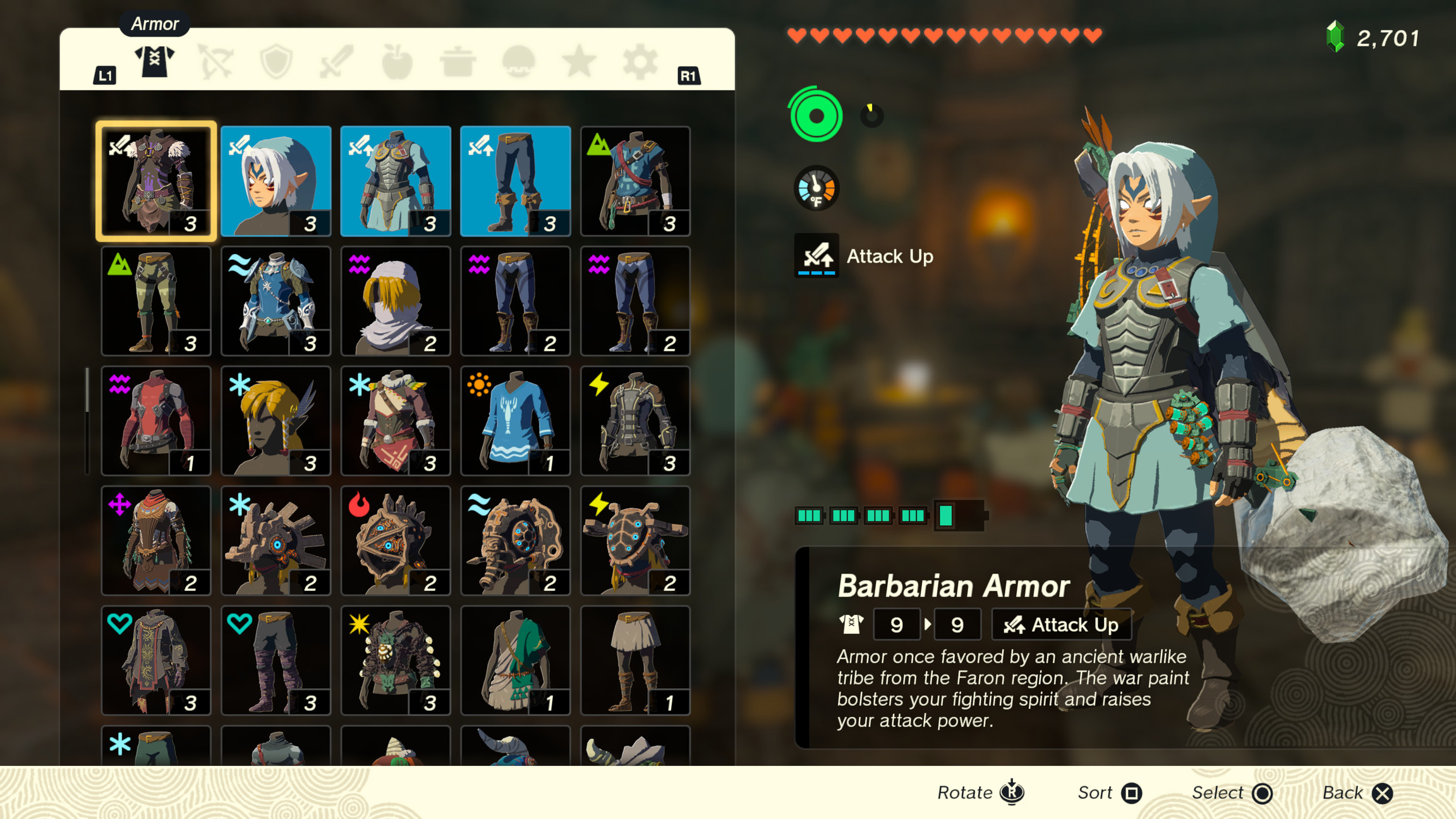The image size is (1456, 819).
Task: Select the shields category icon
Action: (x=275, y=62)
